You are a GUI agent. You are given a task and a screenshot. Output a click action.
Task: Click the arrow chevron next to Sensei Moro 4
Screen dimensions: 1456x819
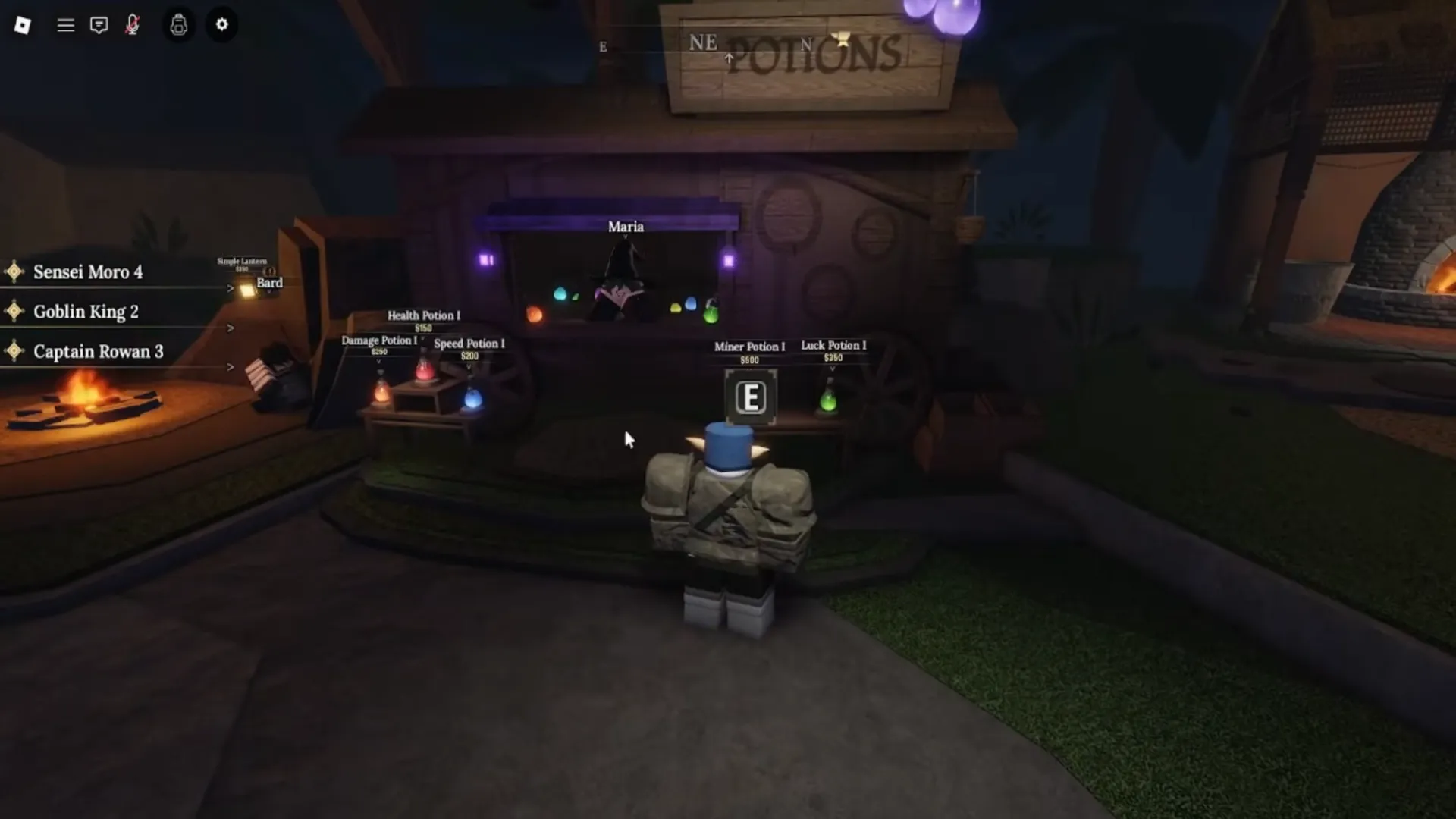click(x=230, y=288)
